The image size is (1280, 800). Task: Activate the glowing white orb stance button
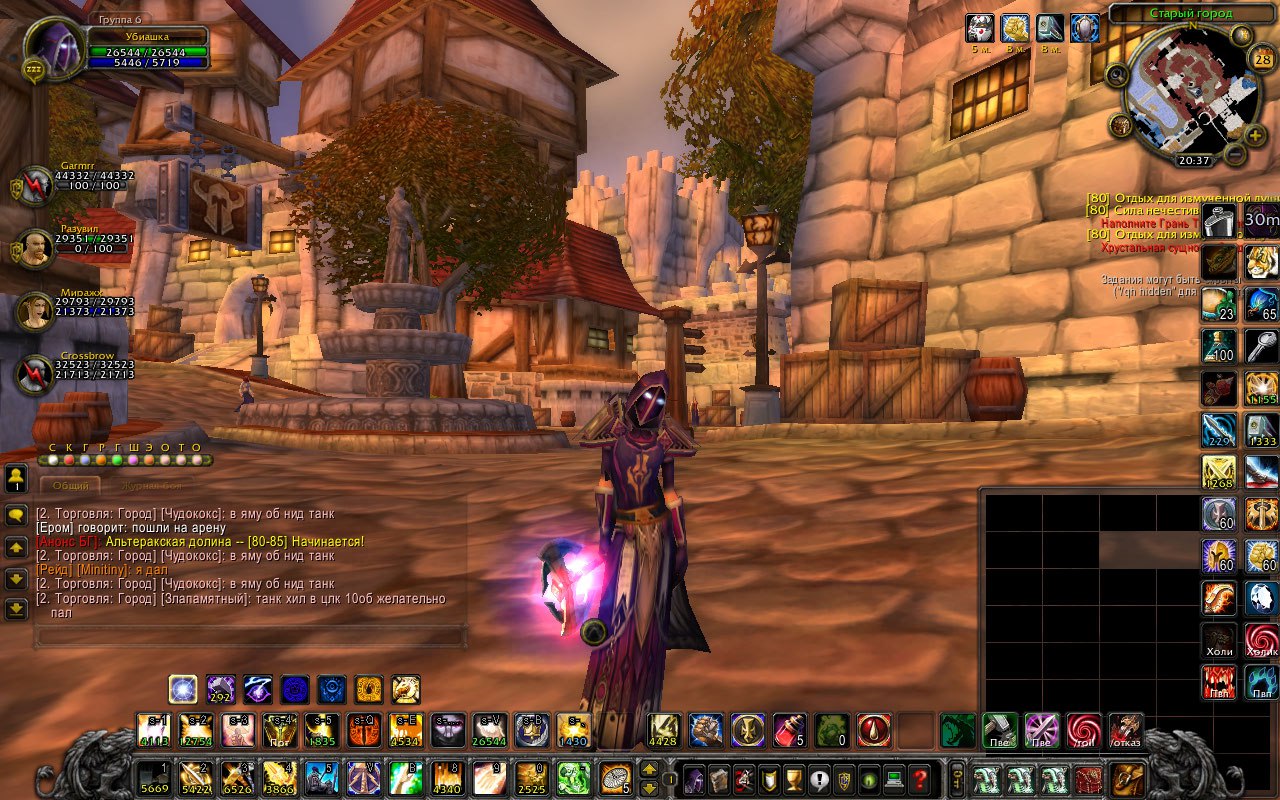(x=183, y=689)
